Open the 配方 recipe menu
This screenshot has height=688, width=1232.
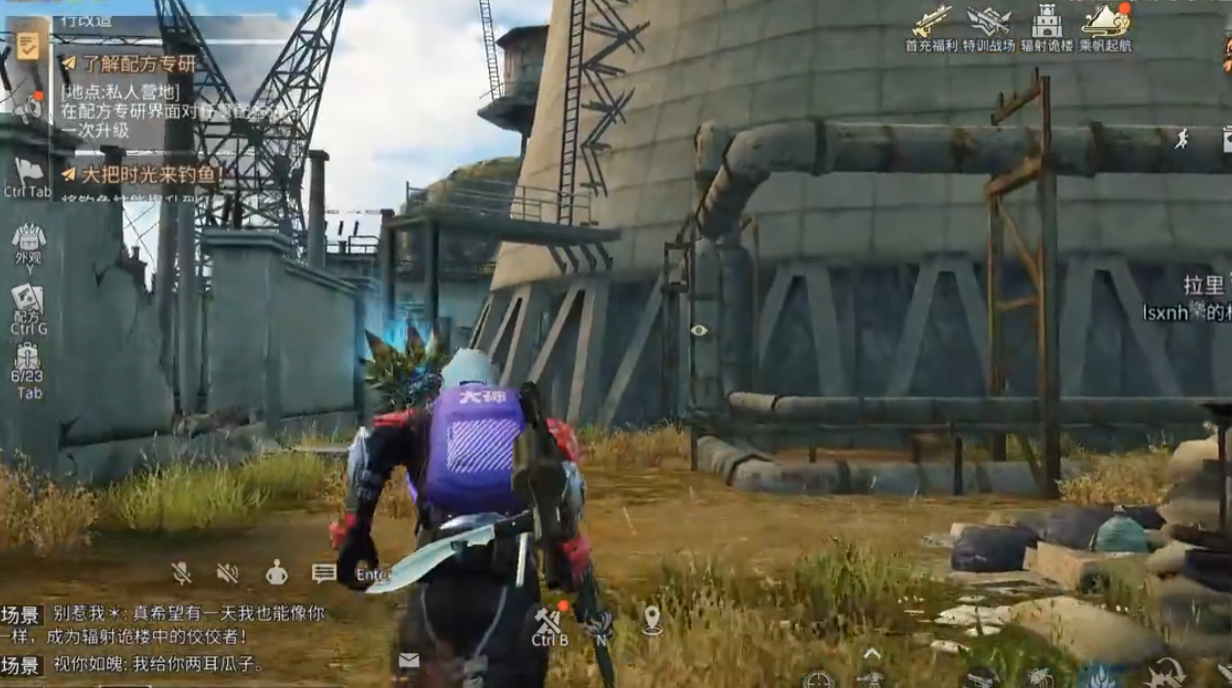[28, 301]
